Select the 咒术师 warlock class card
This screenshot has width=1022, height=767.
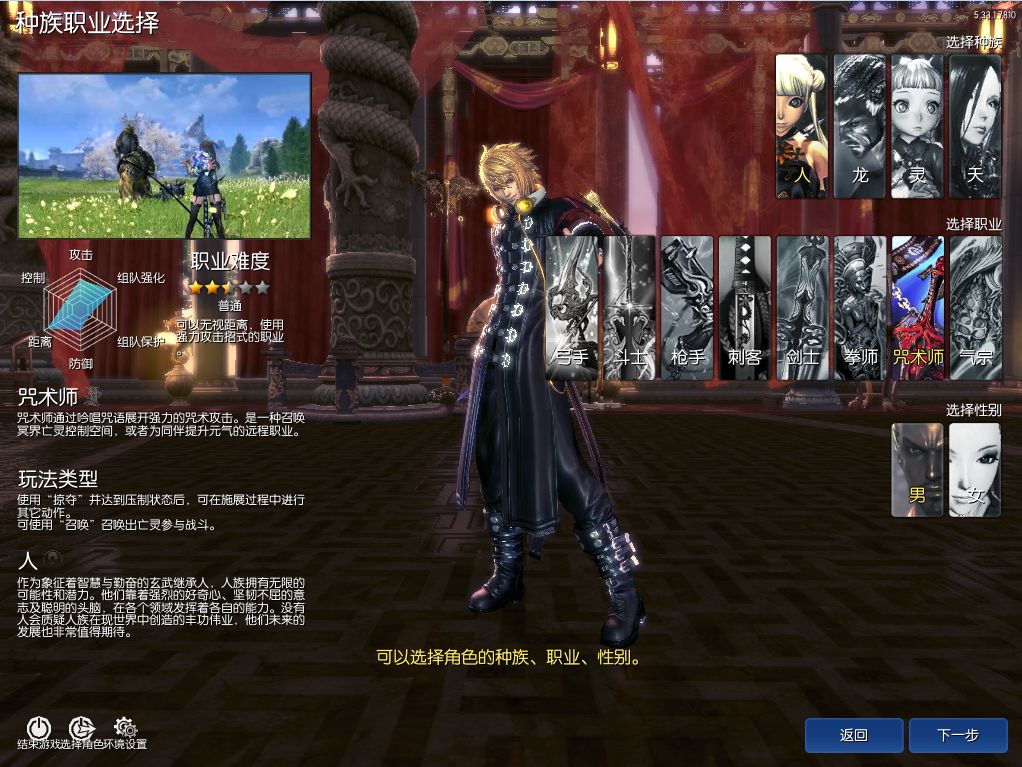(x=917, y=307)
